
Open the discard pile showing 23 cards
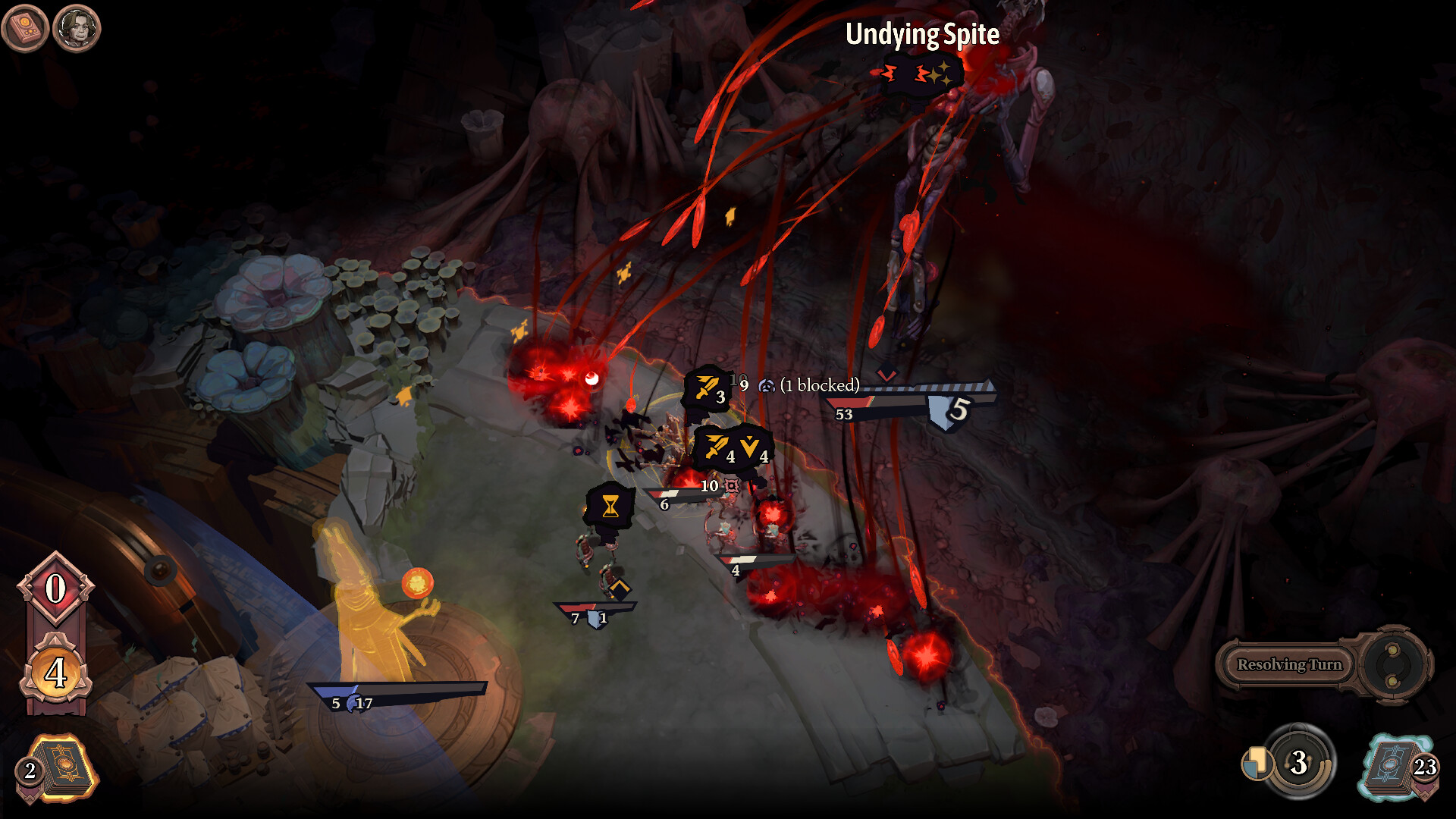click(x=1399, y=767)
